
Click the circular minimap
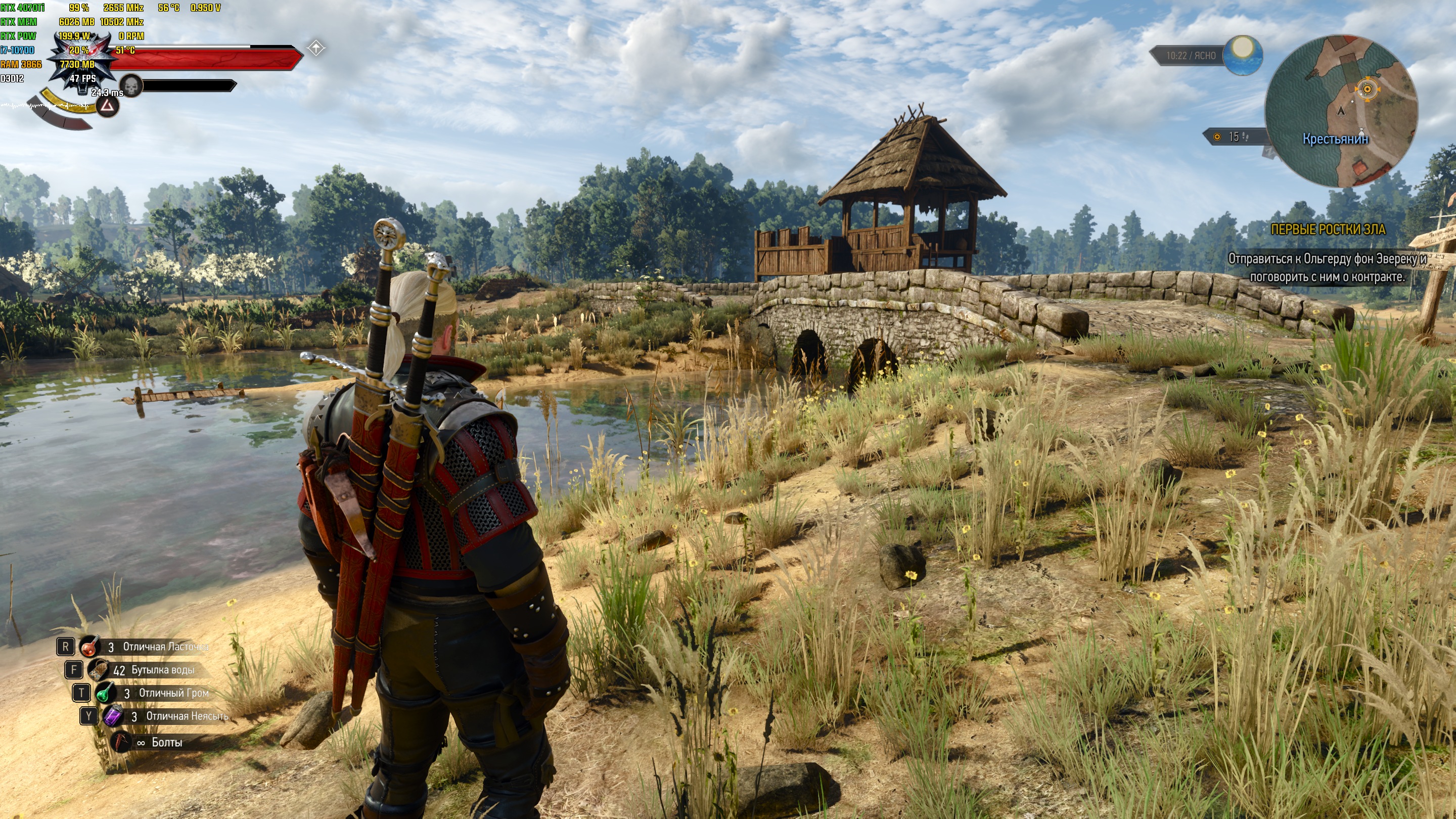(x=1341, y=111)
